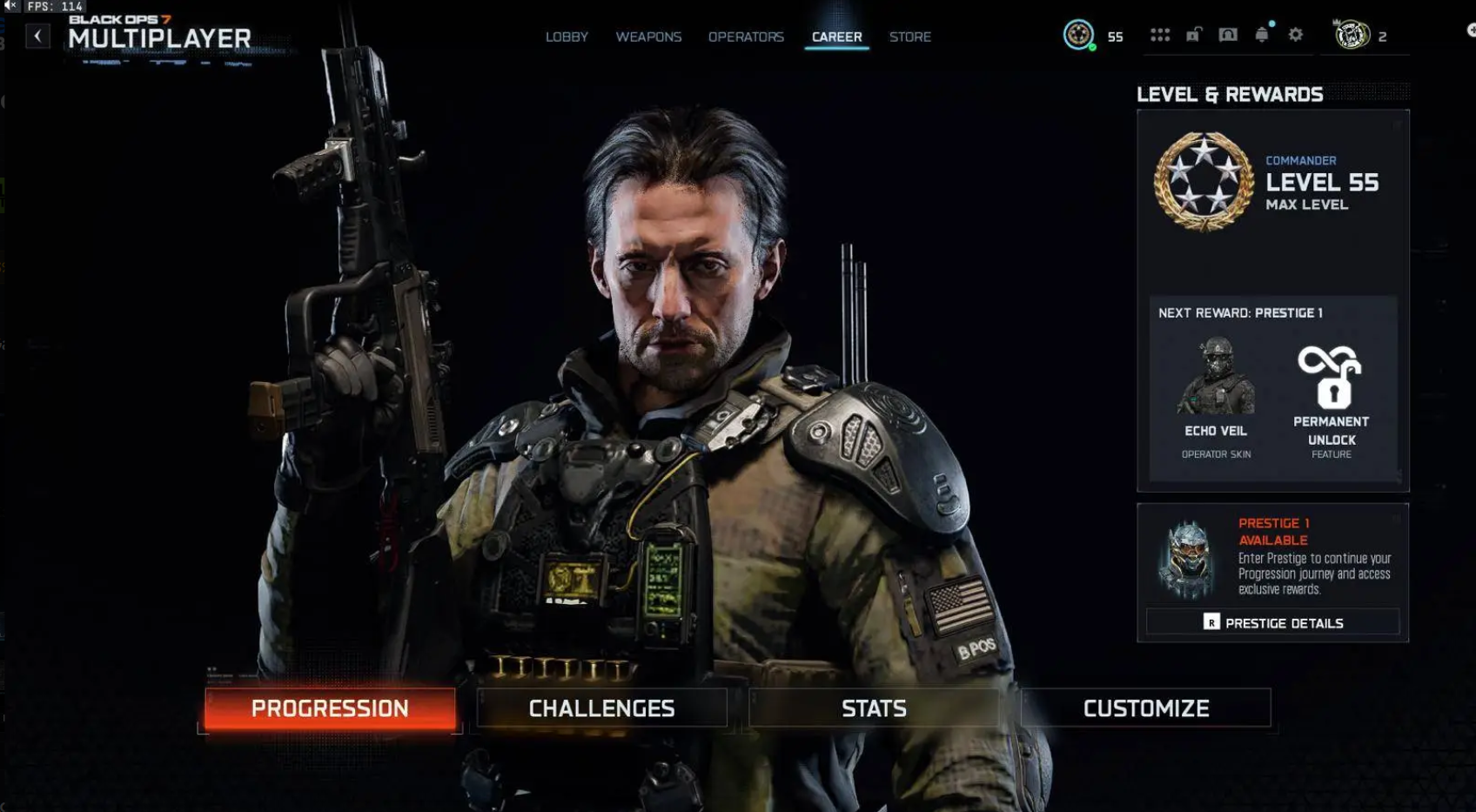Viewport: 1476px width, 812px height.
Task: Open the friends social grid icon
Action: (1161, 35)
